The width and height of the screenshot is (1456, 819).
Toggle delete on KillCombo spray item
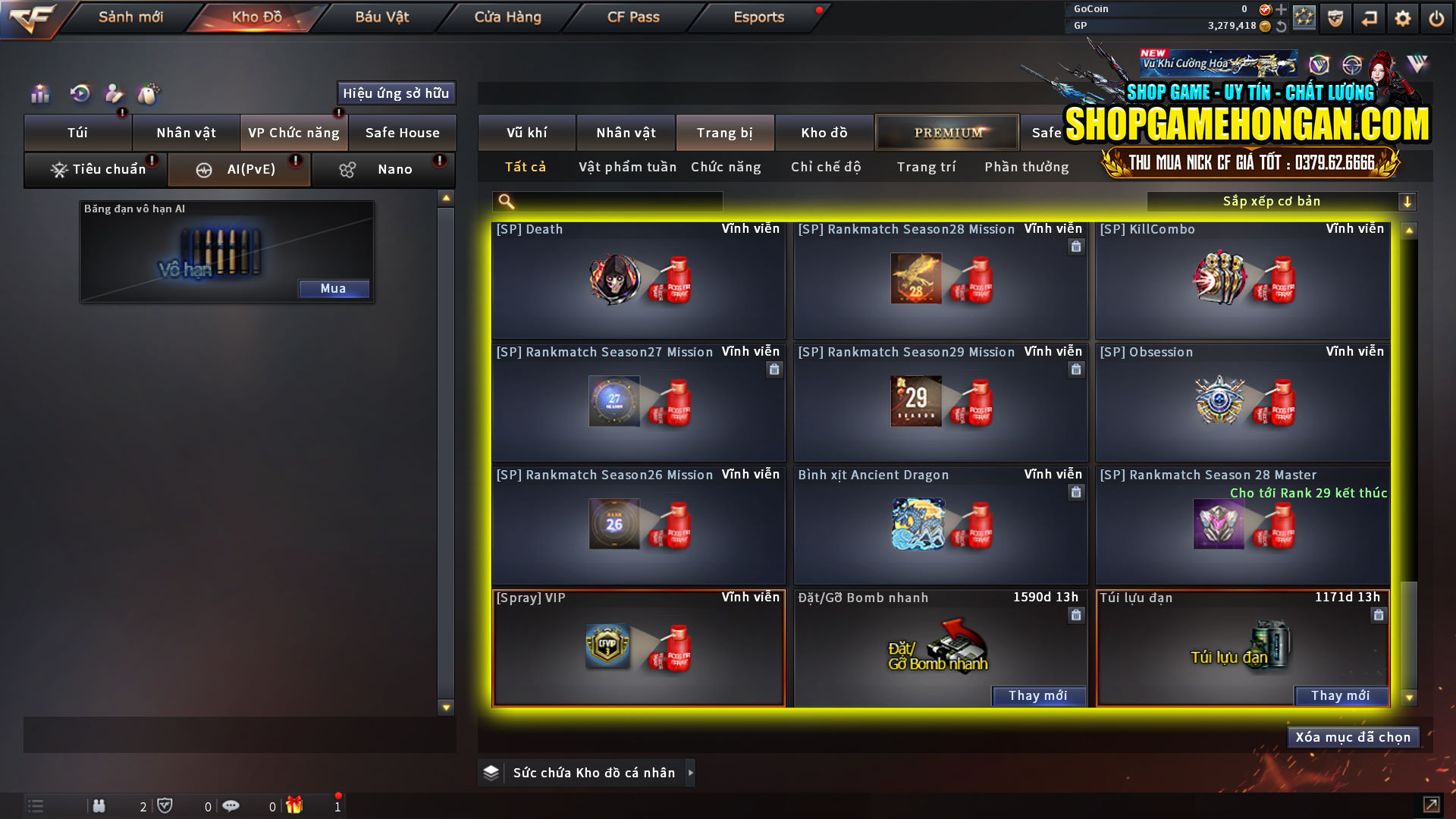pyautogui.click(x=1378, y=246)
